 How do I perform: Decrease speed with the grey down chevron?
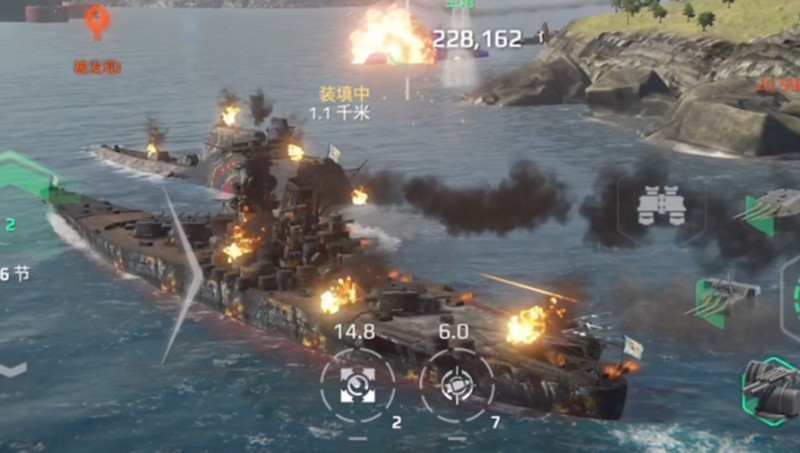pyautogui.click(x=12, y=369)
